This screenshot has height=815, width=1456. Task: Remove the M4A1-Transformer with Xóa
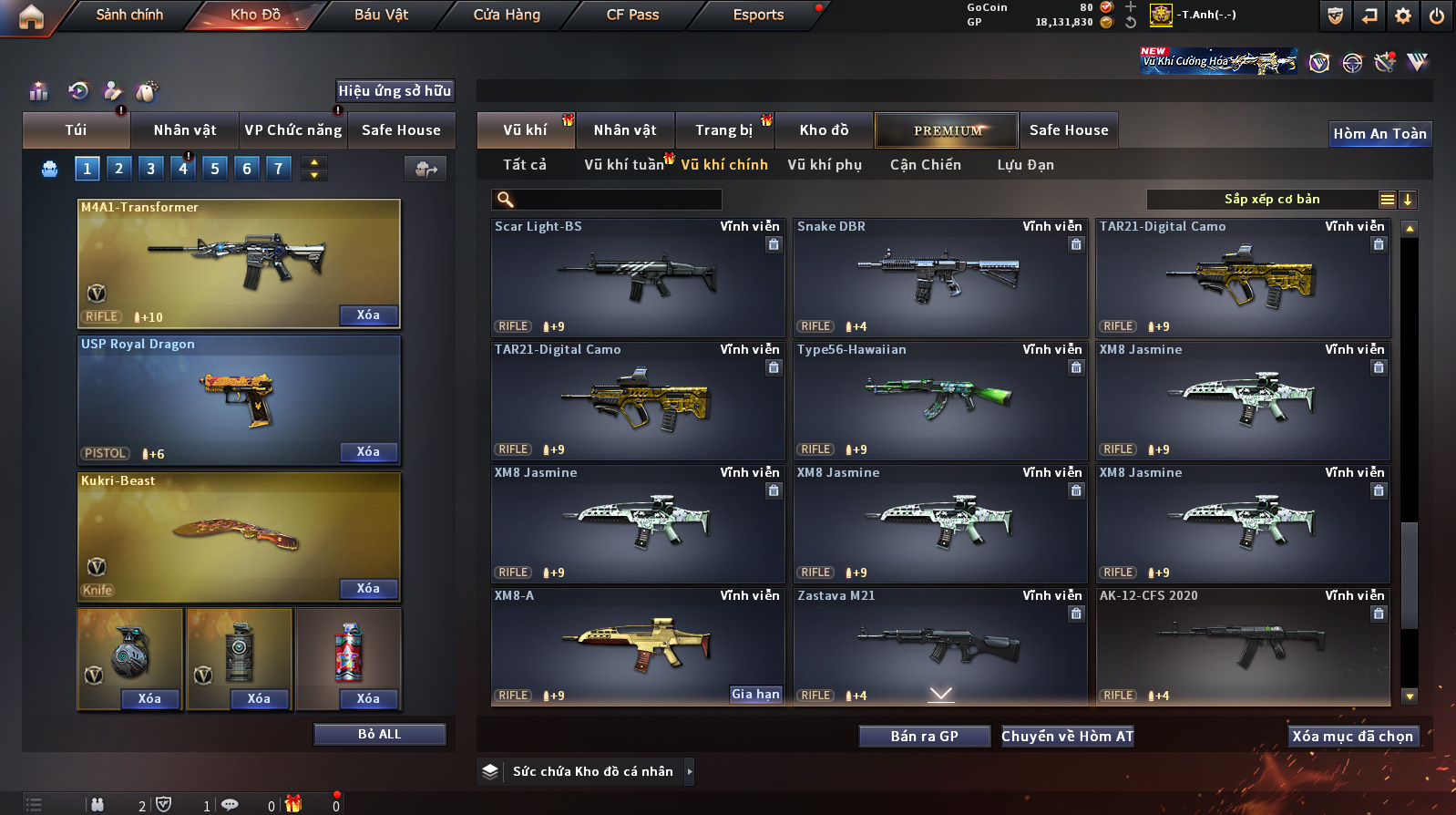[x=368, y=315]
